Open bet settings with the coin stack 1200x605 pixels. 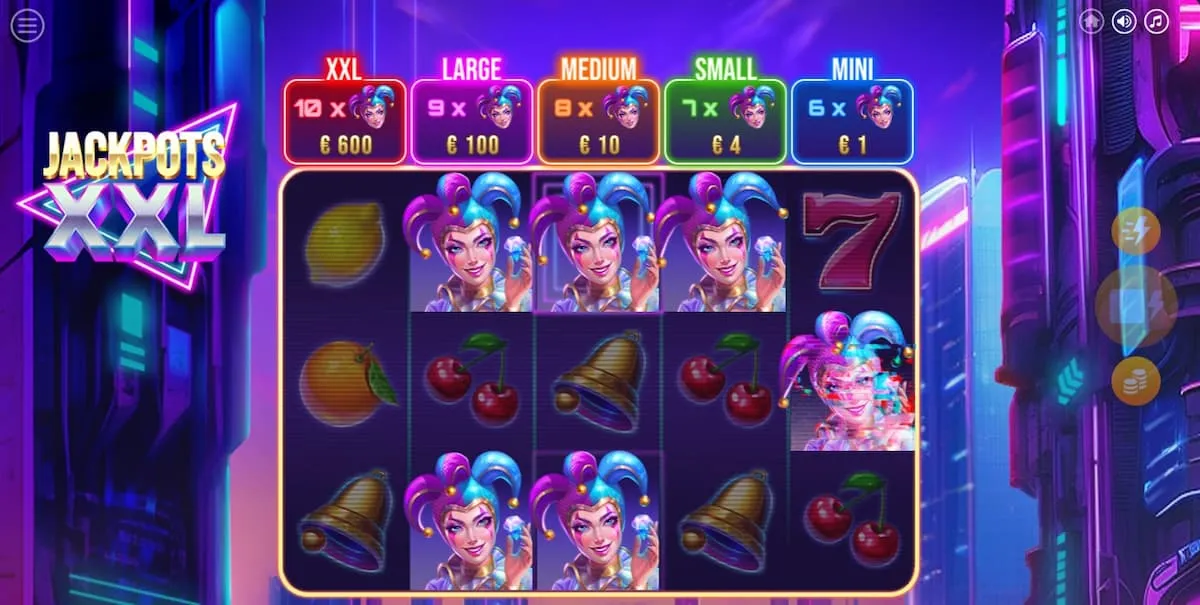pos(1136,381)
